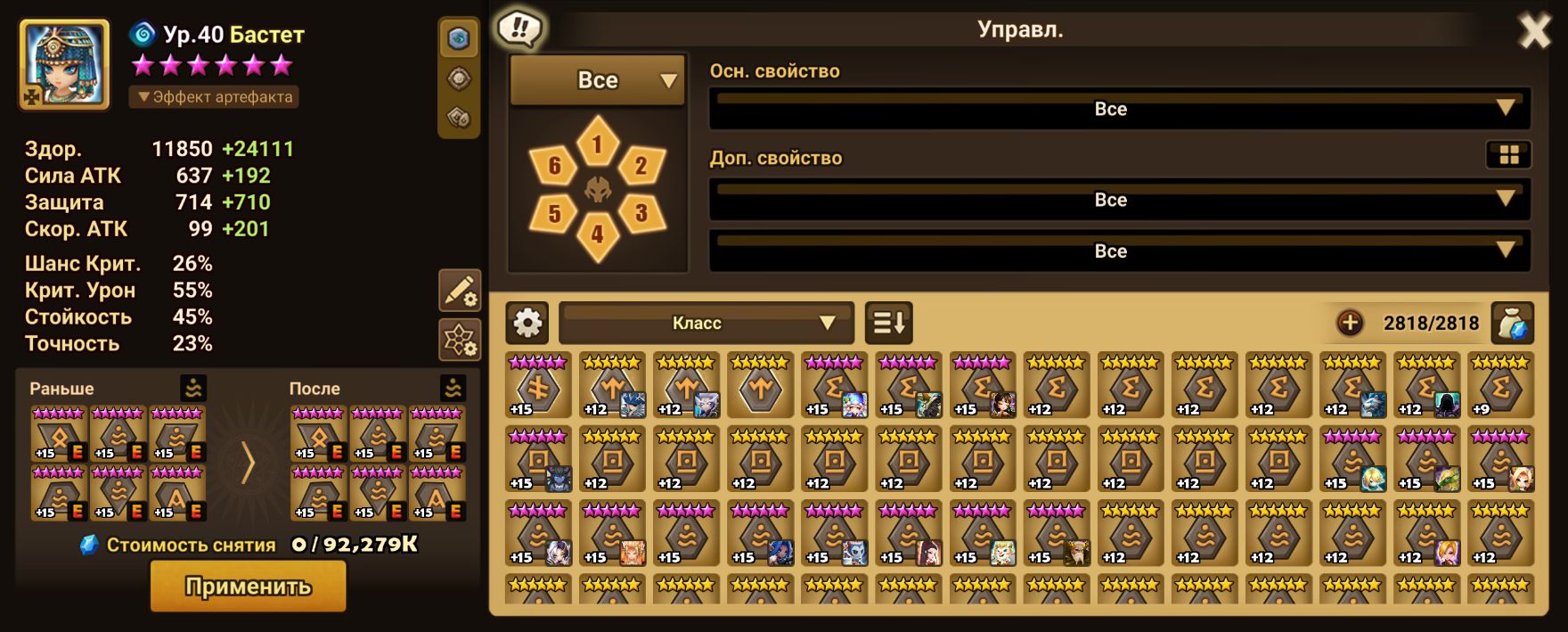Open the Класс sorting dropdown
The image size is (1568, 632).
pyautogui.click(x=706, y=323)
